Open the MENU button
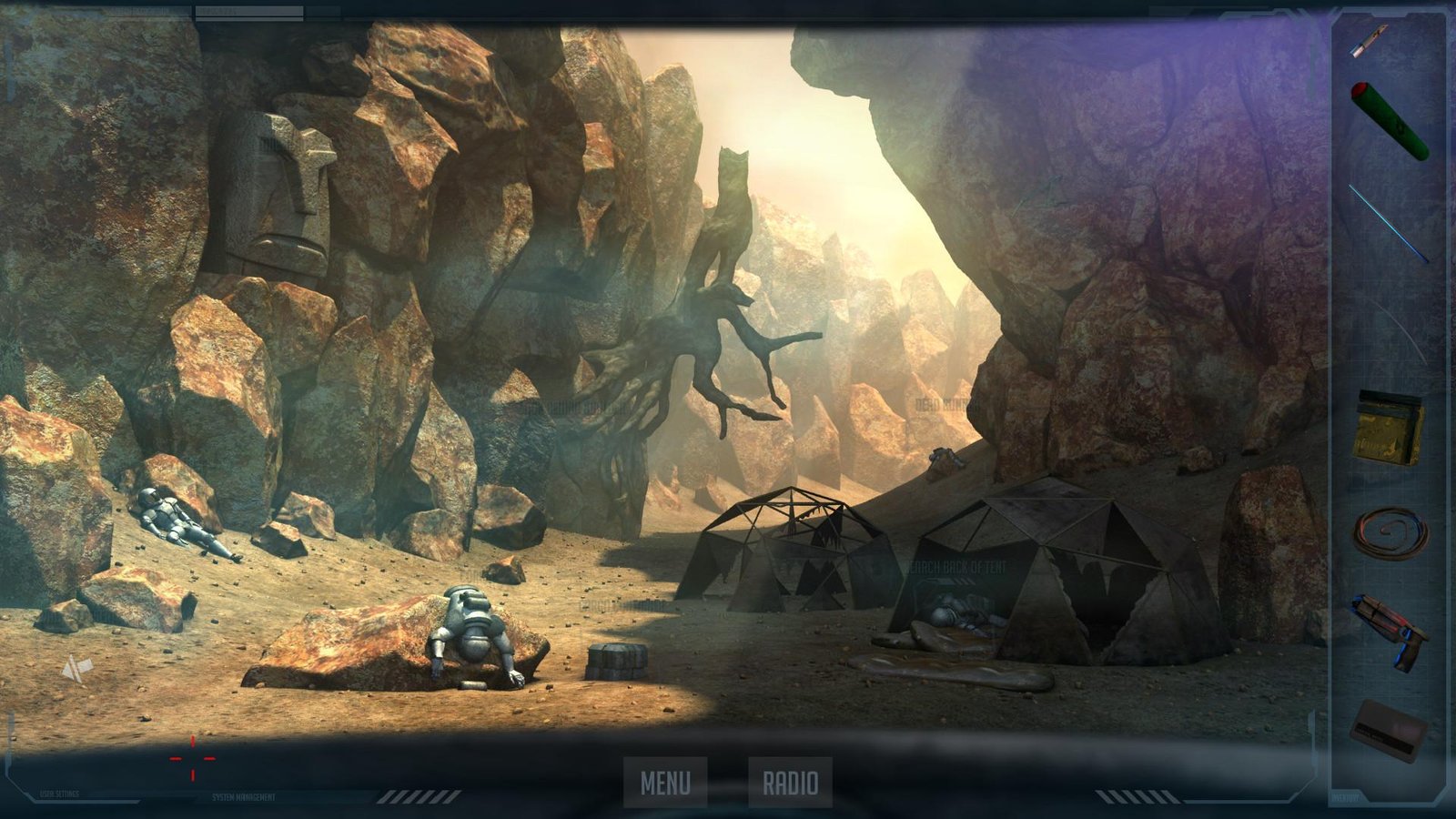Screen dimensions: 1456x819 (667, 779)
